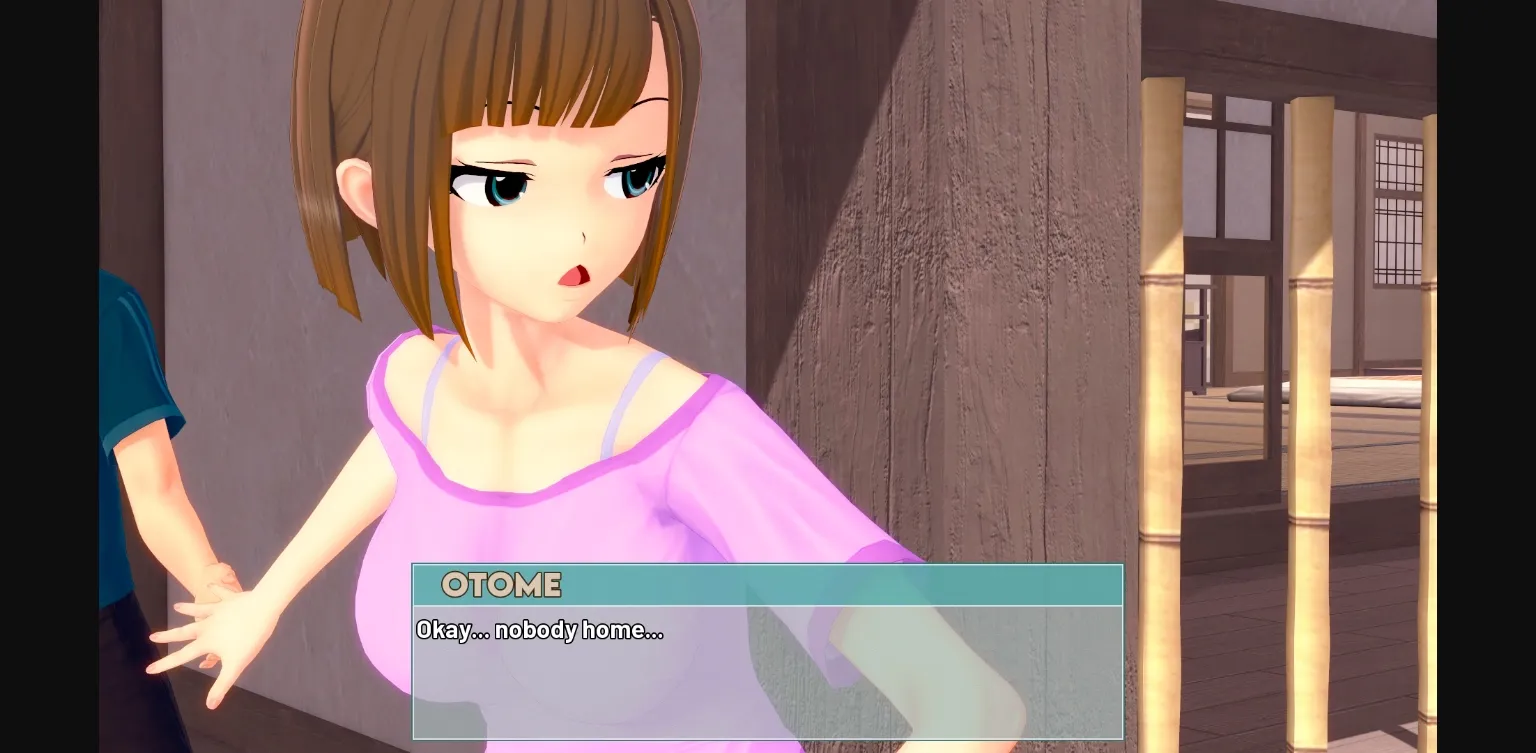
Task: Click the OTOME name banner
Action: coord(500,585)
